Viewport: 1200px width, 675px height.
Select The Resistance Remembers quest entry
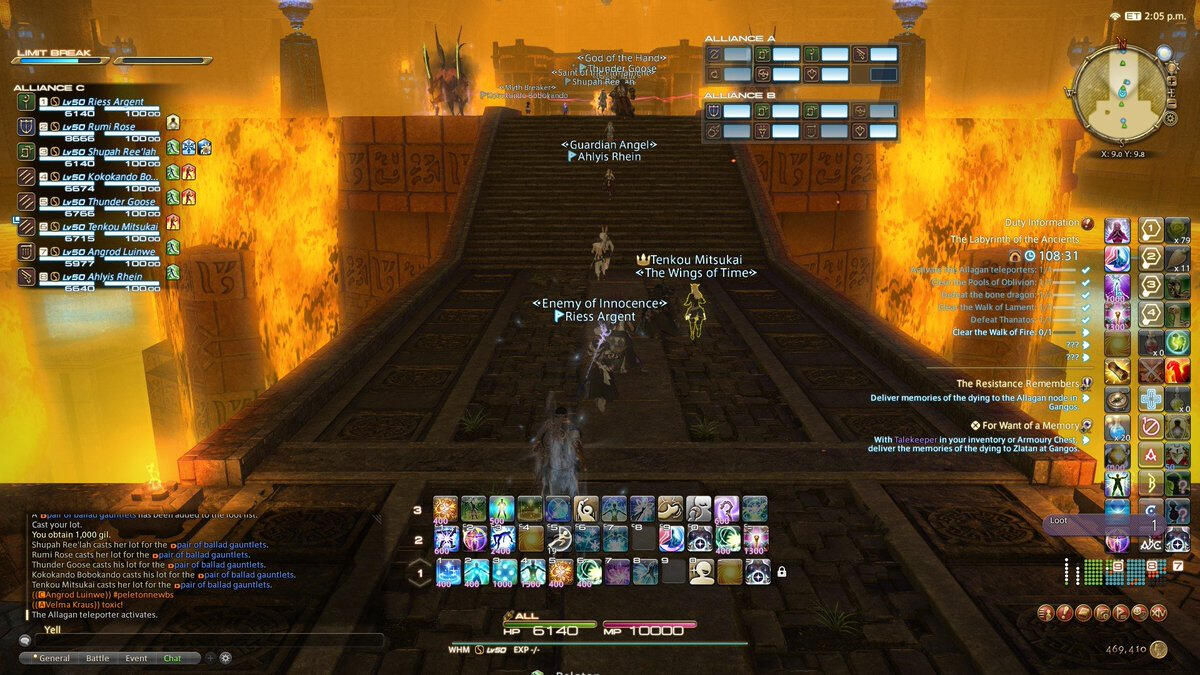tap(1017, 383)
